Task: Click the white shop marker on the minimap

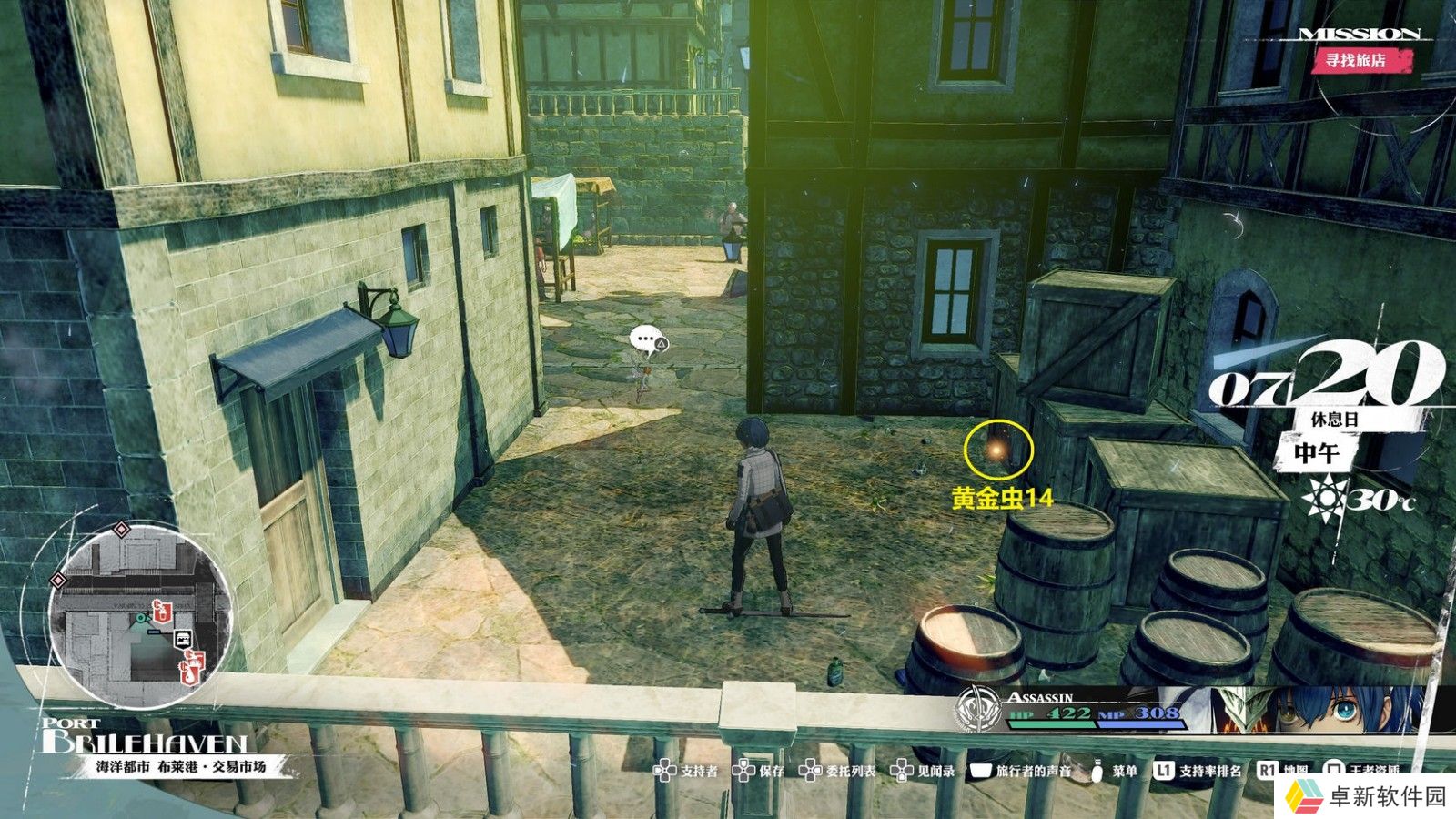Action: click(183, 639)
